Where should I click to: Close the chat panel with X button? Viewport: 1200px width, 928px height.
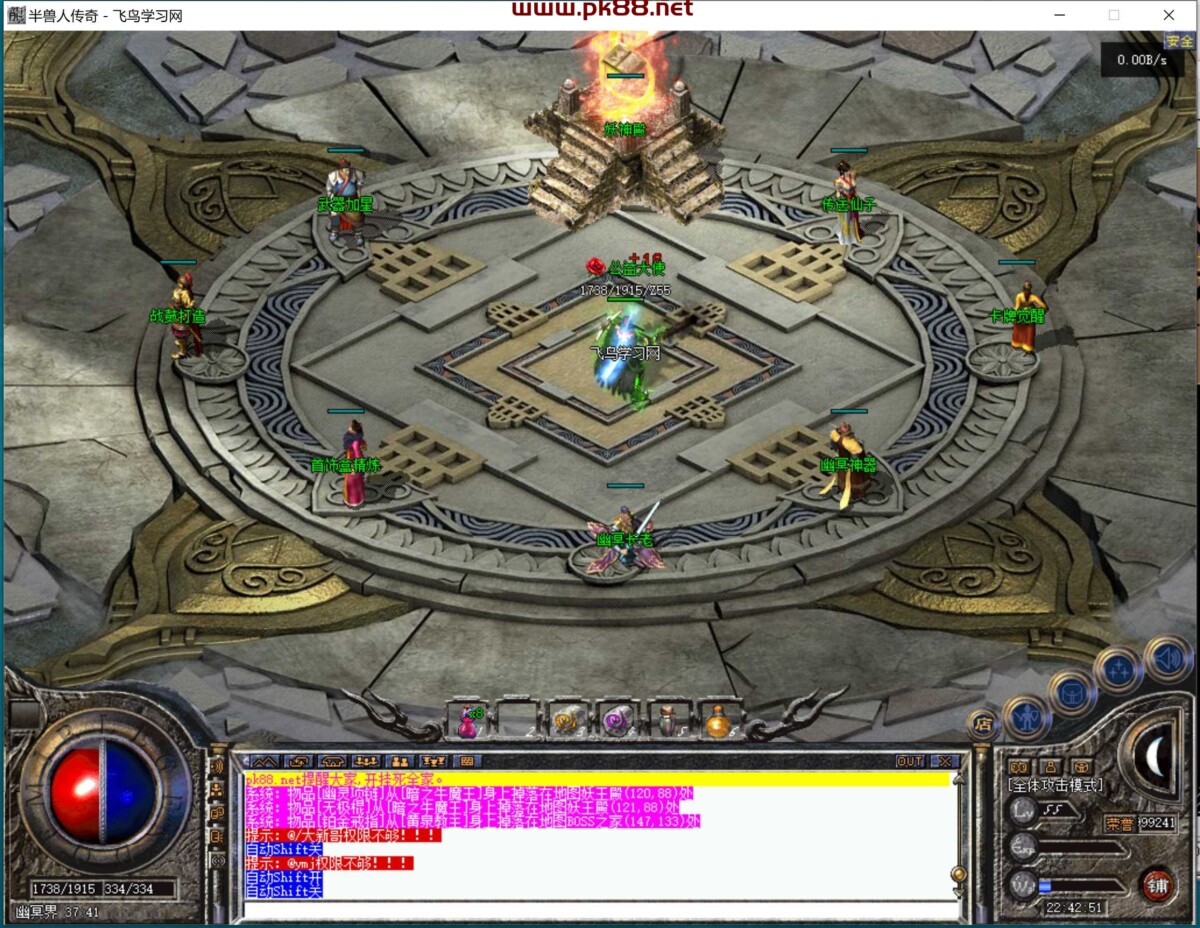tap(944, 762)
